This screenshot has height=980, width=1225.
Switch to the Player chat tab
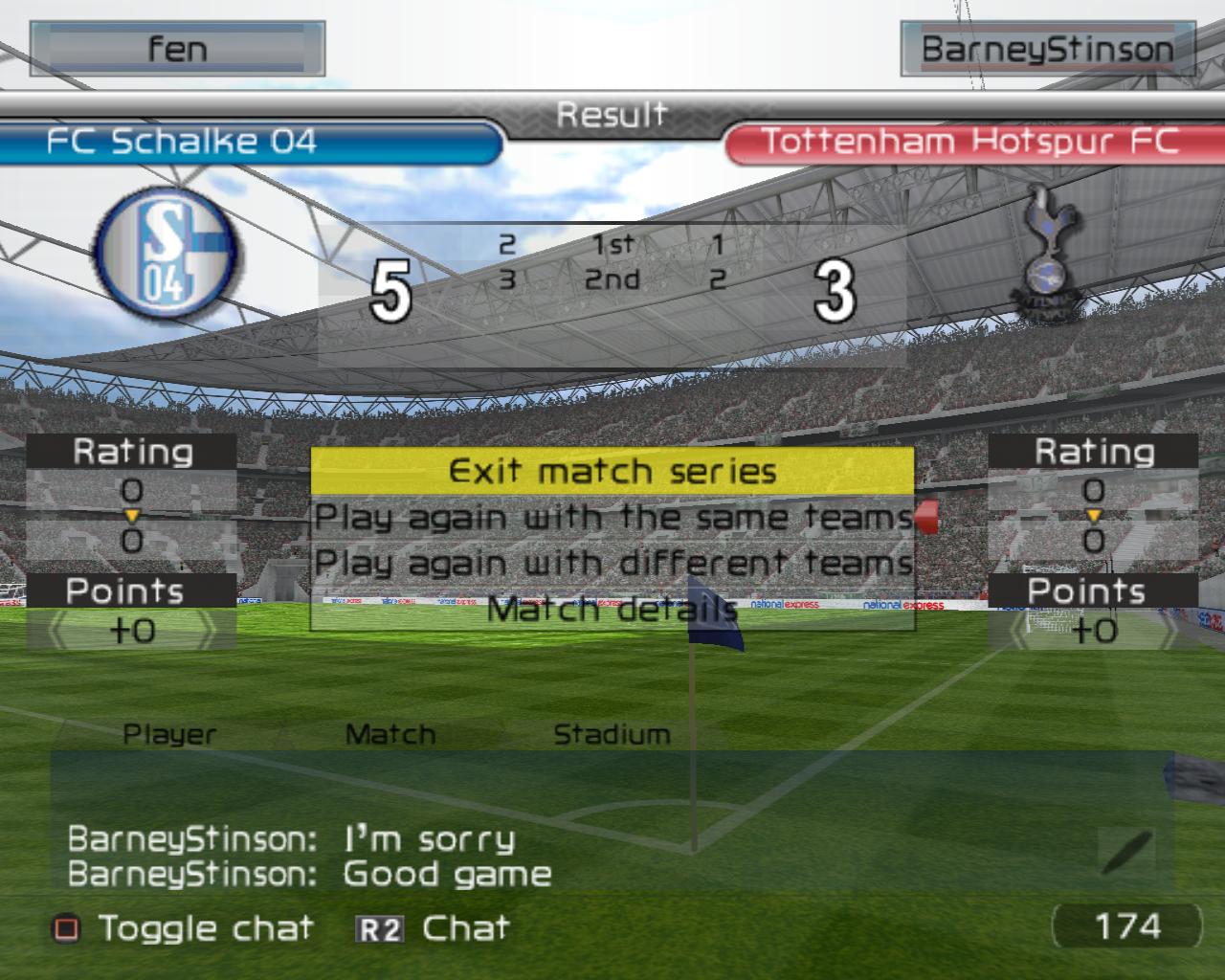tap(169, 734)
